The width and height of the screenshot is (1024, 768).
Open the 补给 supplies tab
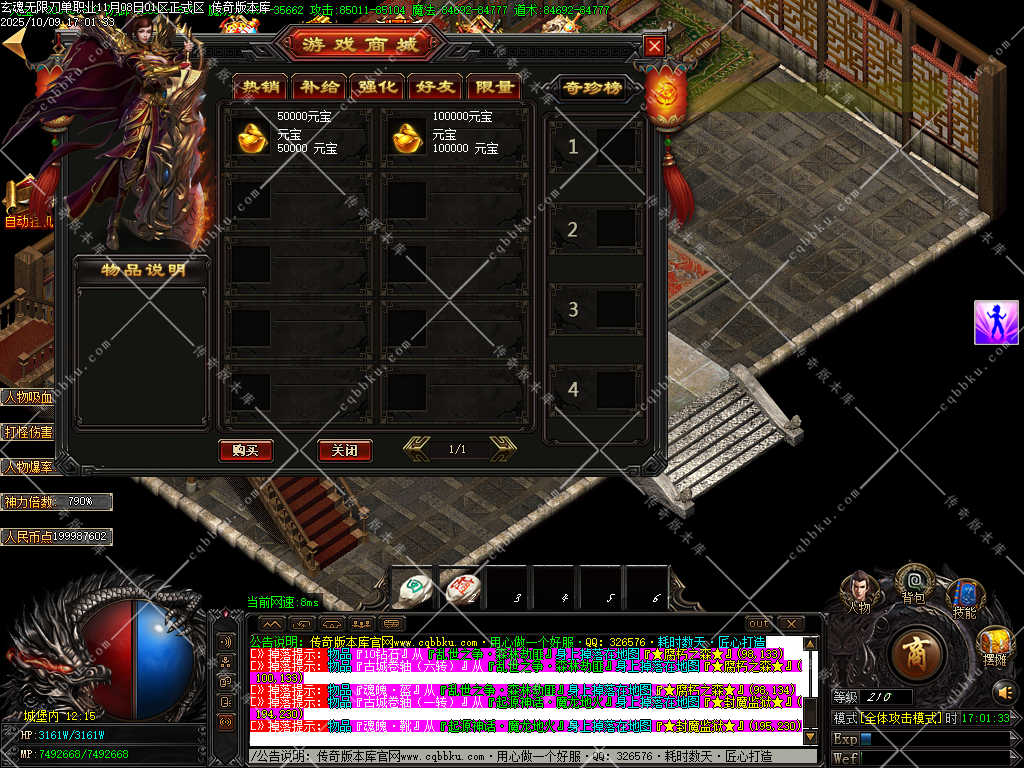318,87
